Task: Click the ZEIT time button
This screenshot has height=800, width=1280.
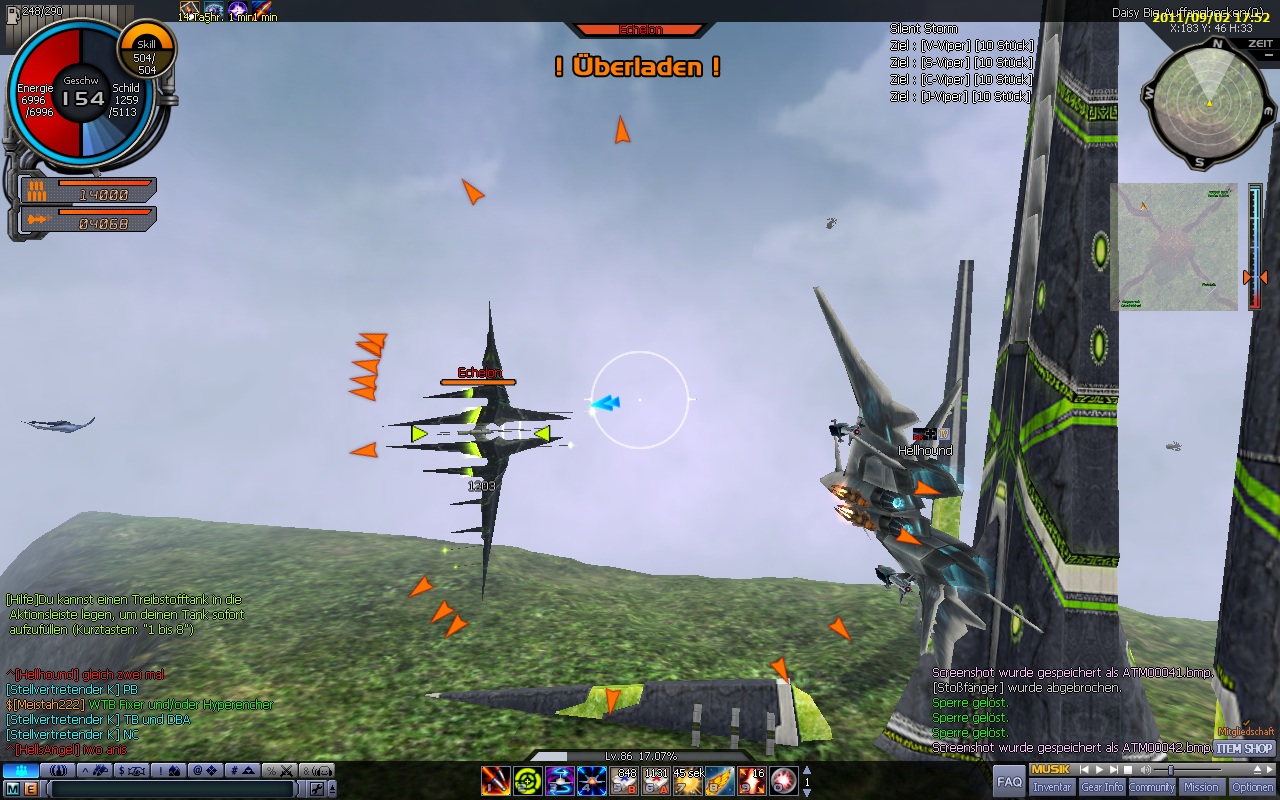Action: pos(1260,43)
